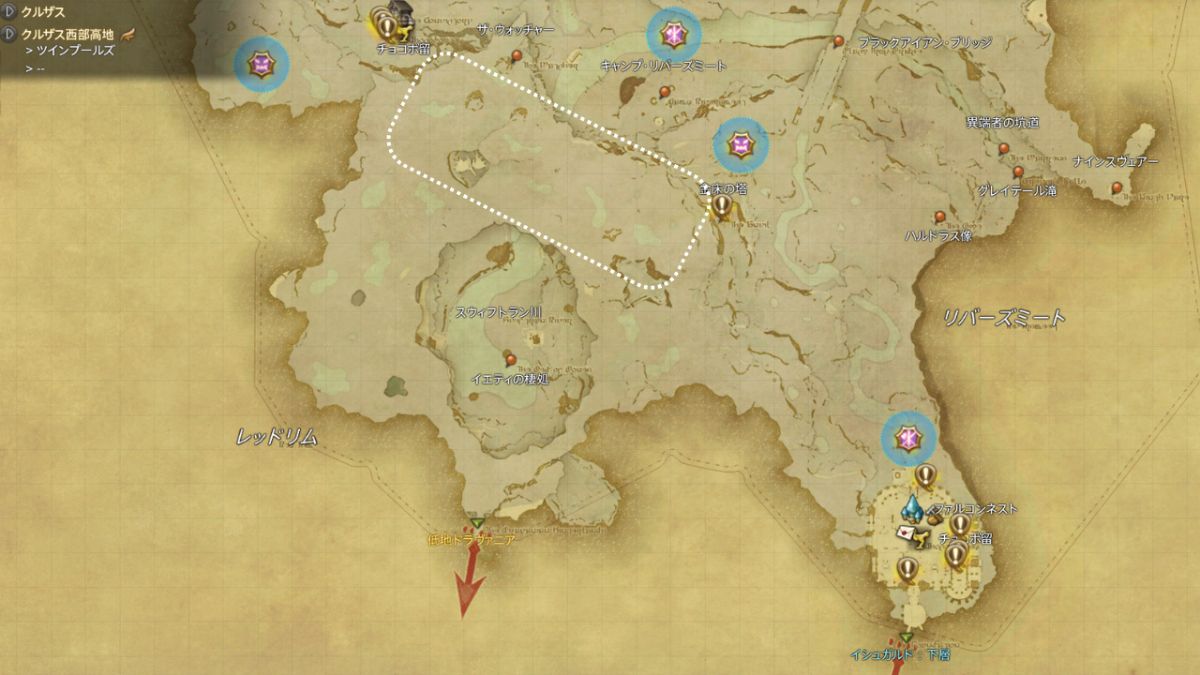This screenshot has height=675, width=1200.
Task: Open the クルザス西部高地 zone entry
Action: pos(68,34)
